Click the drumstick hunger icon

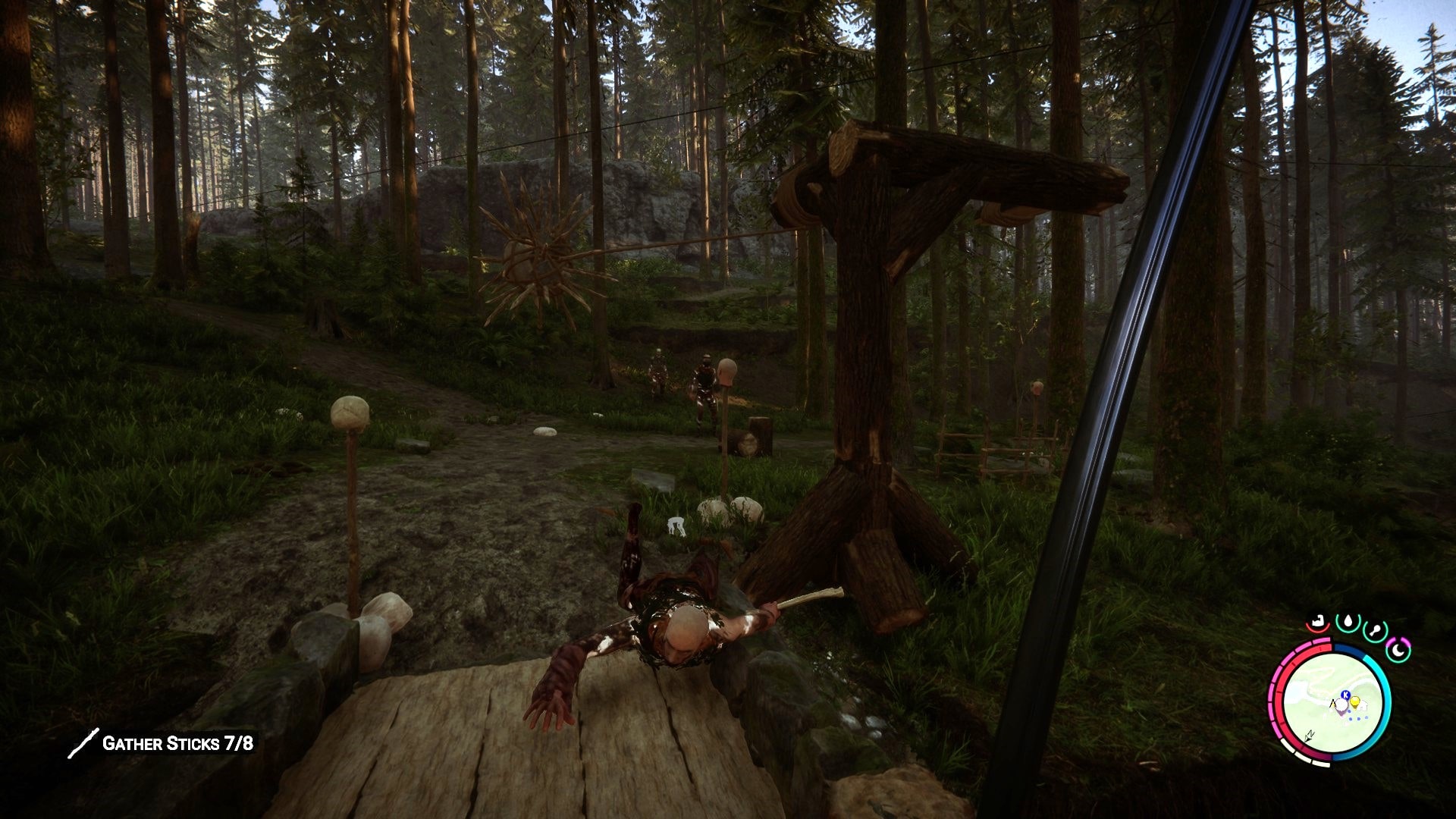[1374, 630]
